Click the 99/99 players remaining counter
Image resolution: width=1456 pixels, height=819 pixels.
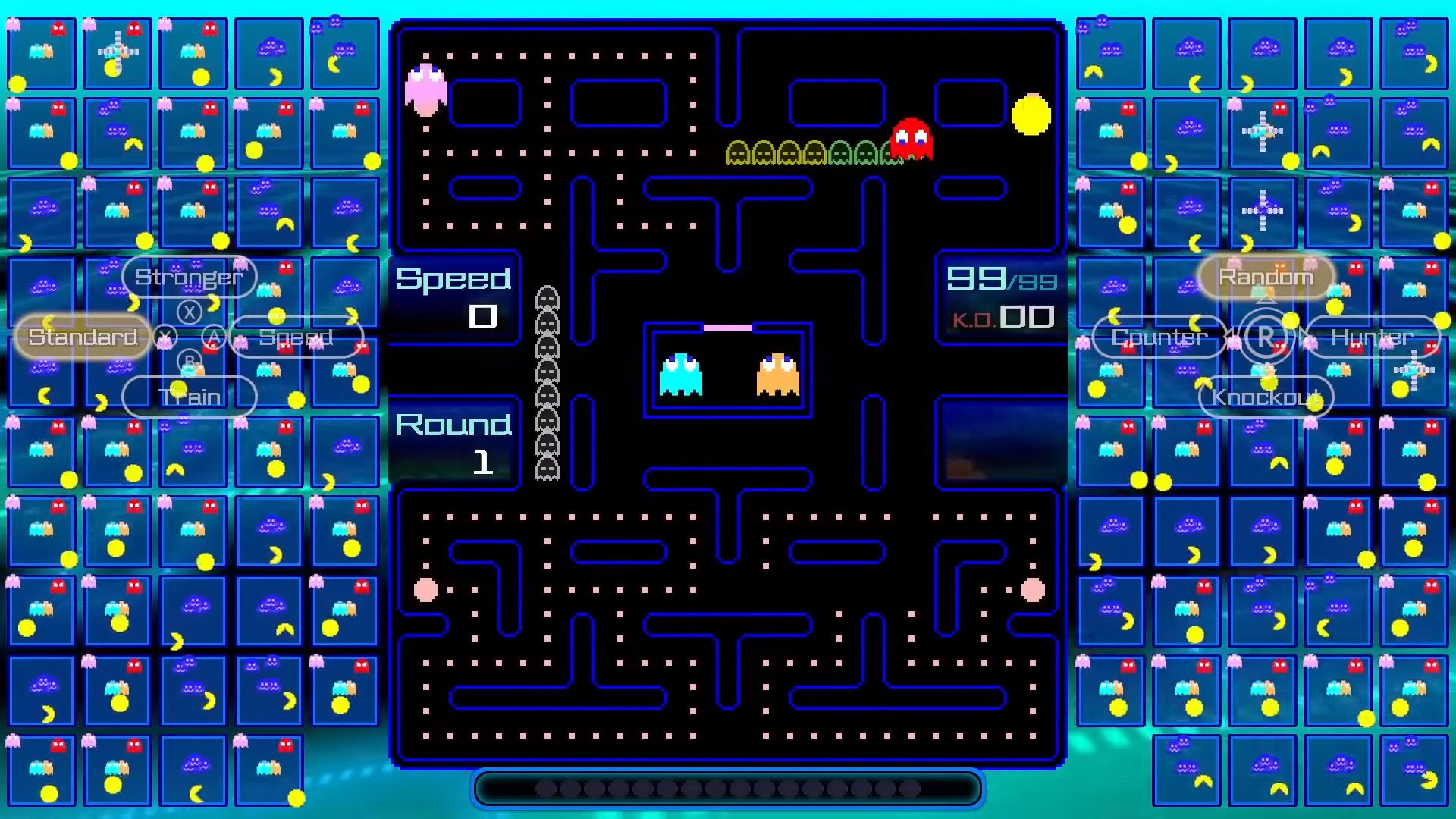(999, 281)
